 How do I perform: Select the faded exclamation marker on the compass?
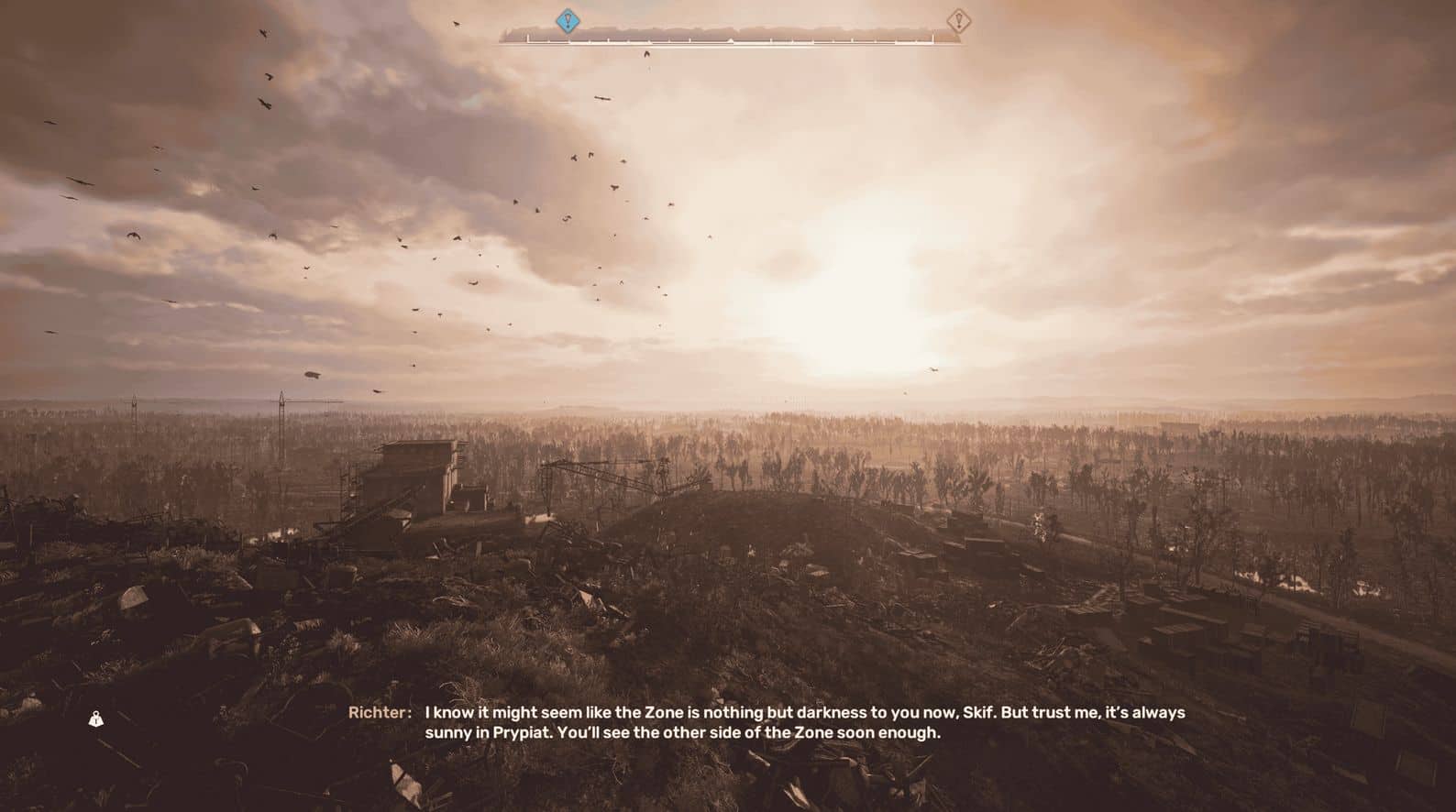(958, 19)
